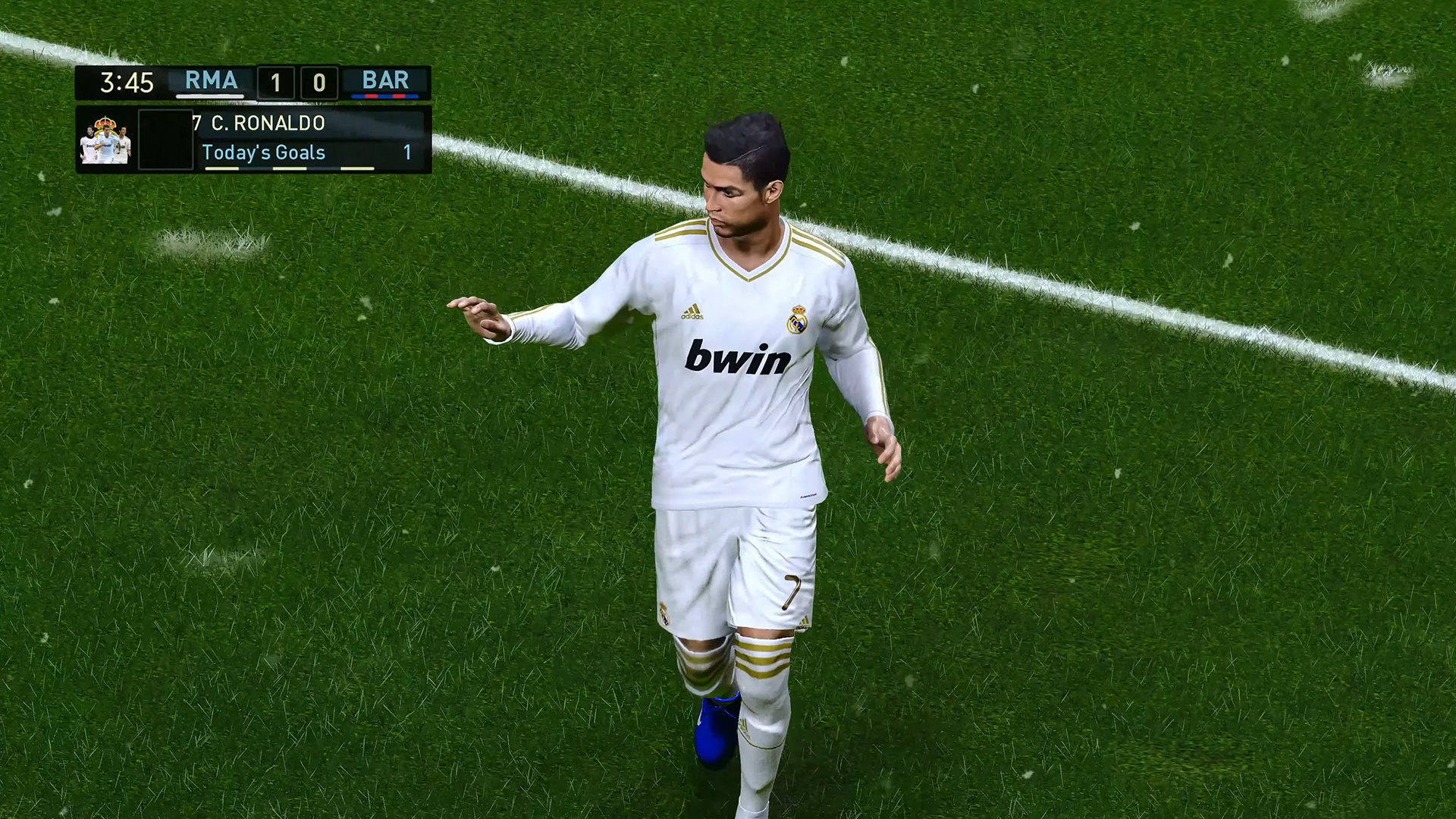
Task: Click the Today's Goals label
Action: pos(264,152)
